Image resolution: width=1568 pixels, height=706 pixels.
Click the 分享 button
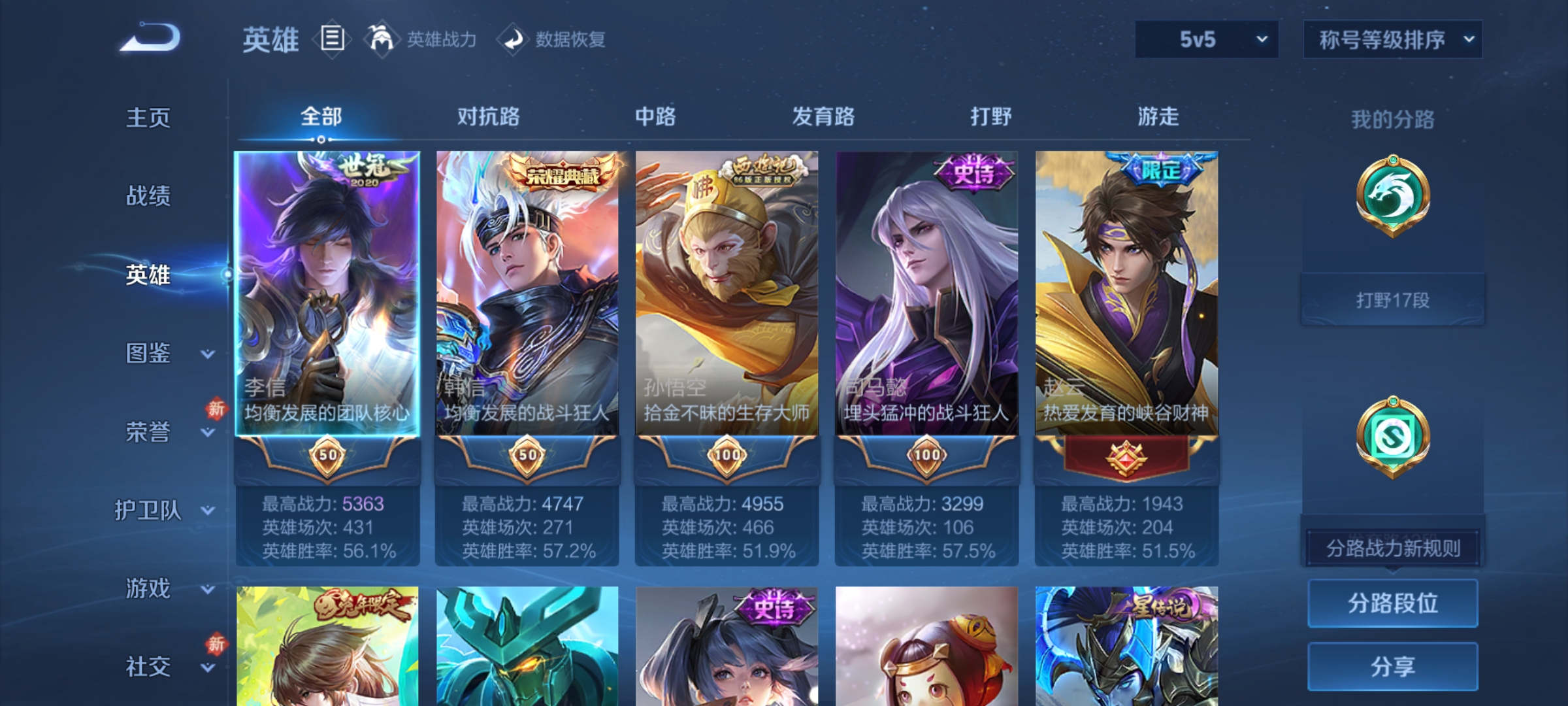[x=1393, y=667]
